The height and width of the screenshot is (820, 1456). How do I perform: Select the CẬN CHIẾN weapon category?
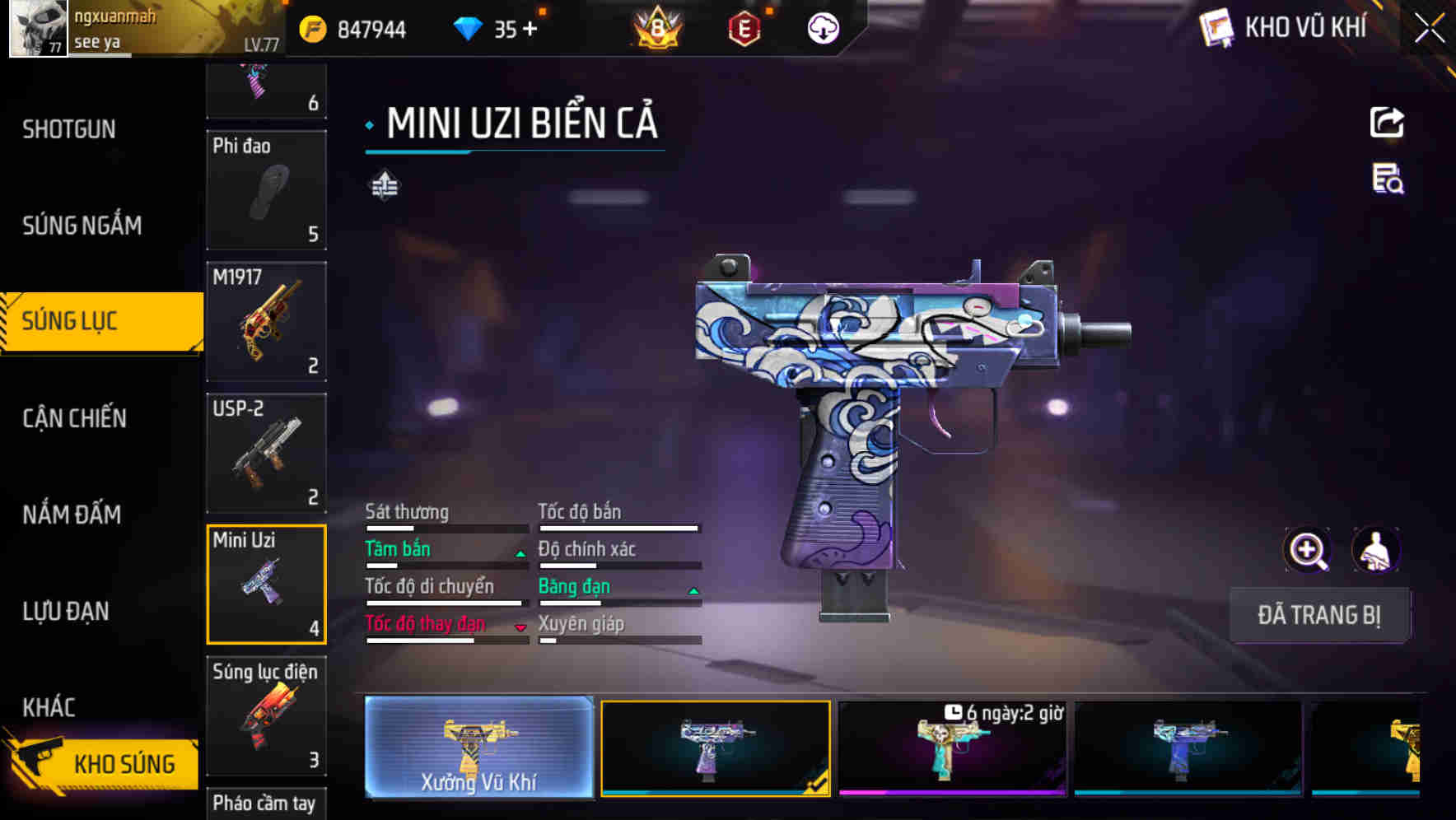click(74, 418)
